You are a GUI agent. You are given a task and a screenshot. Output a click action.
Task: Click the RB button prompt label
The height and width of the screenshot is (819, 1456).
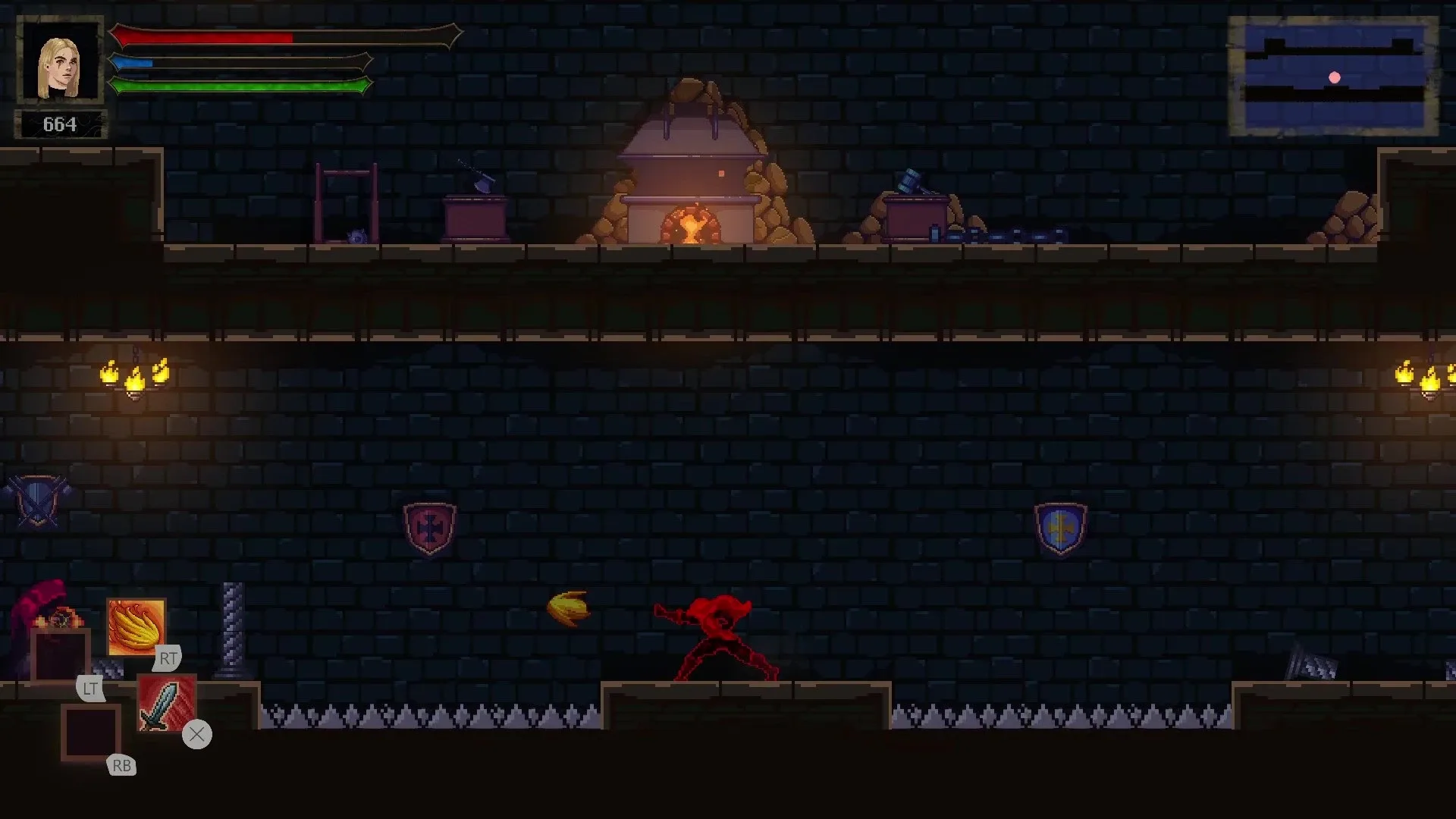(x=121, y=766)
